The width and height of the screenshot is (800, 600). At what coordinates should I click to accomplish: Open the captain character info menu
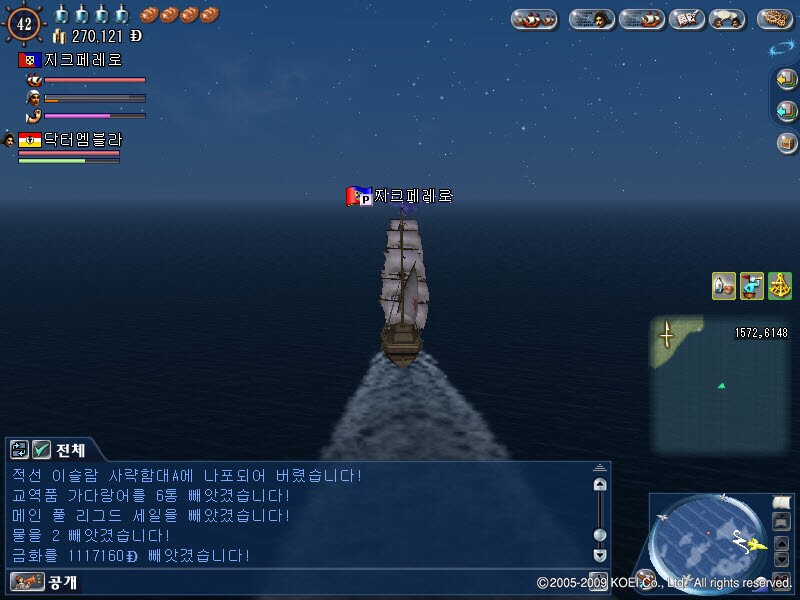tap(592, 18)
